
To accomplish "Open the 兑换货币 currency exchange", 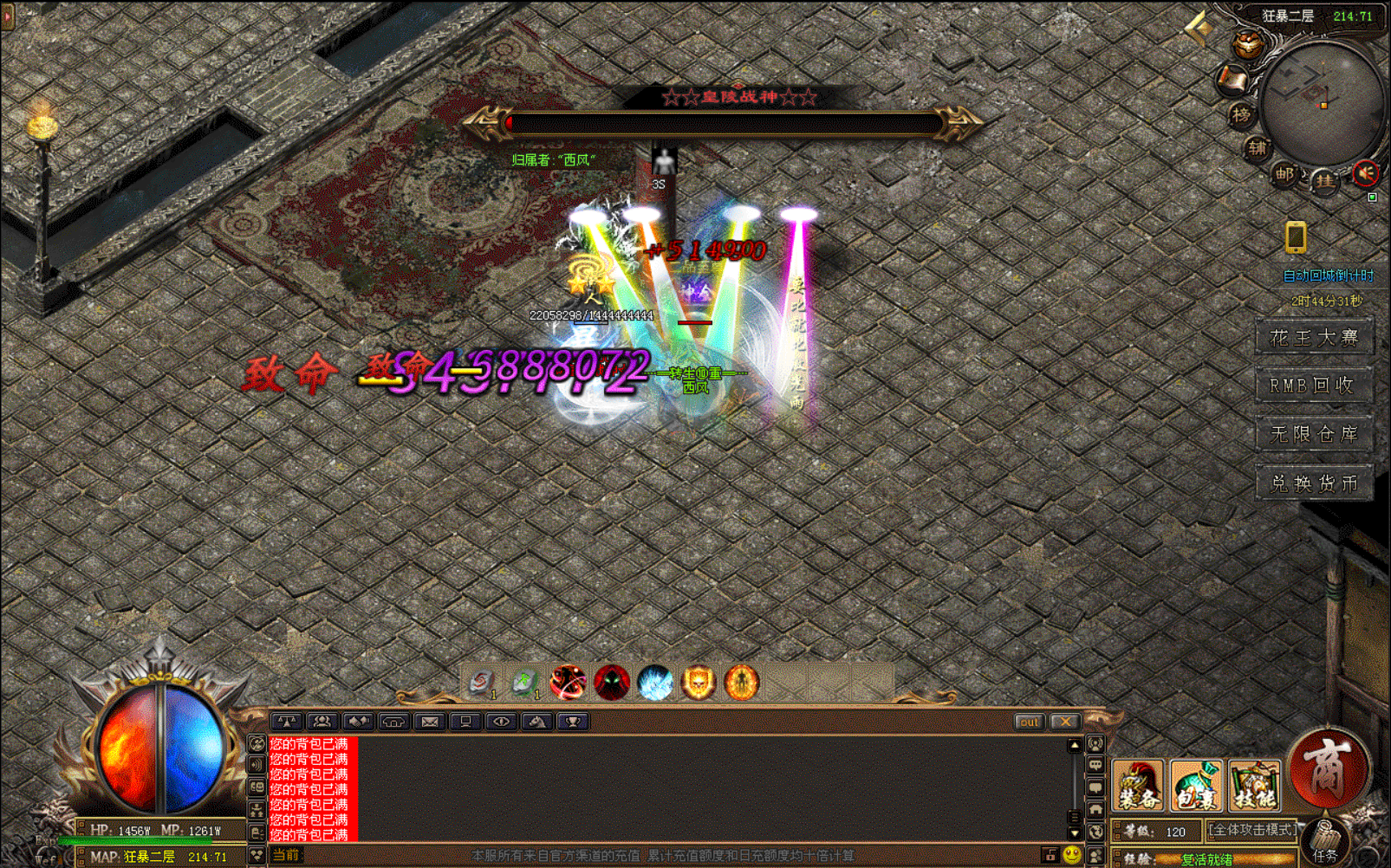I will click(x=1313, y=483).
